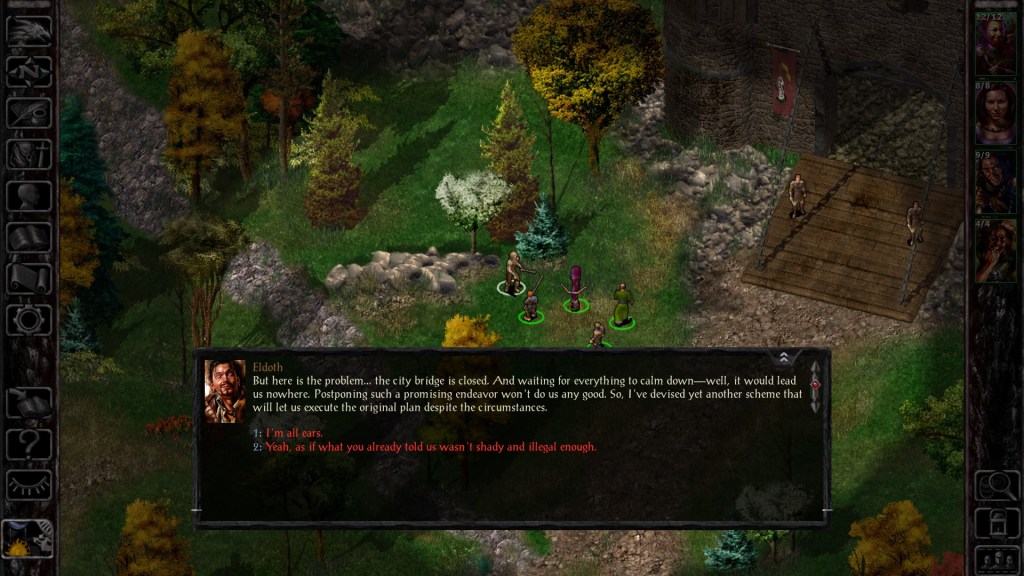This screenshot has width=1024, height=576.
Task: Select the party portrait showing 12/12 health
Action: coord(995,46)
